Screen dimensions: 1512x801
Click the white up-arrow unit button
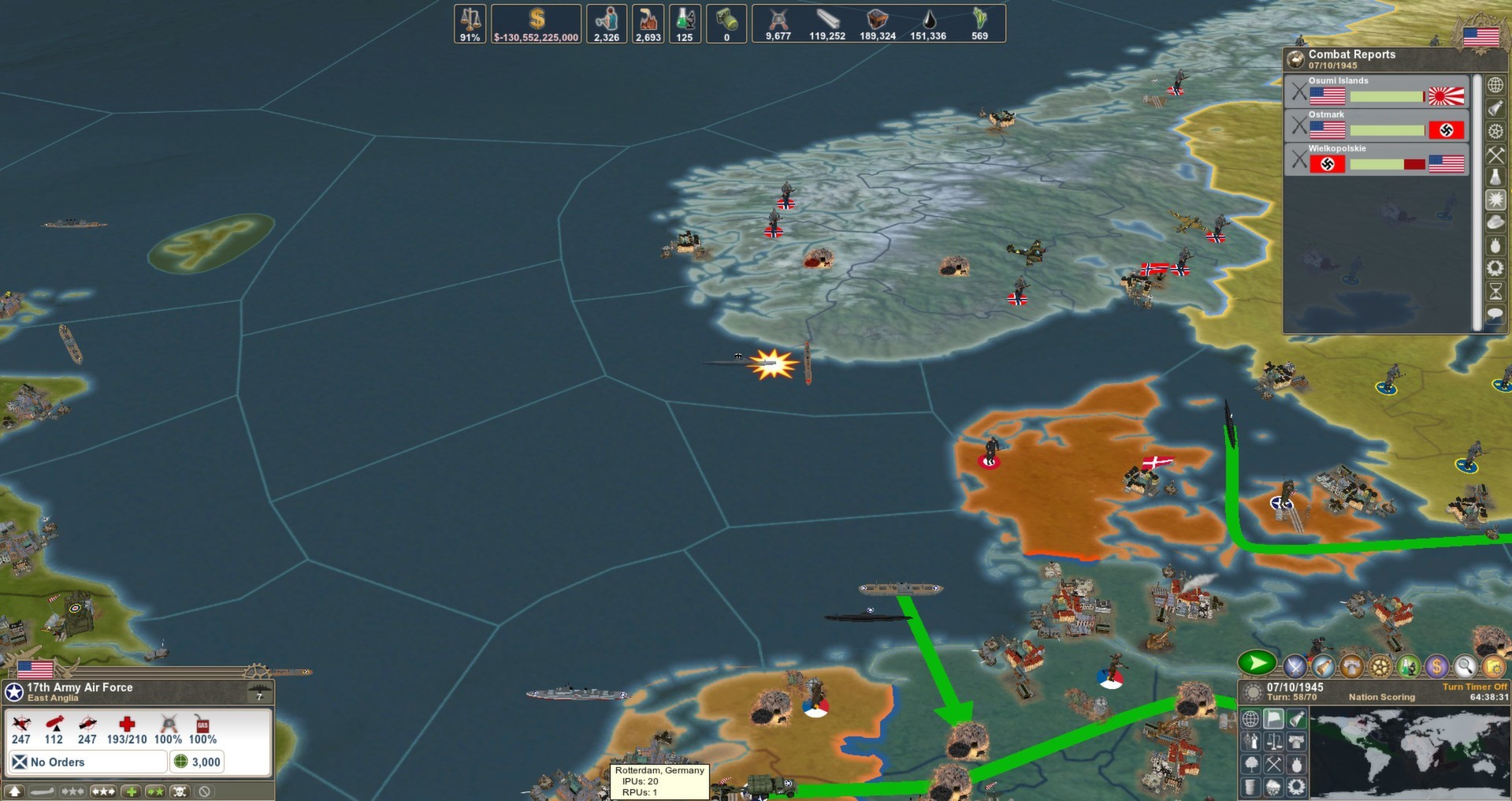click(15, 792)
